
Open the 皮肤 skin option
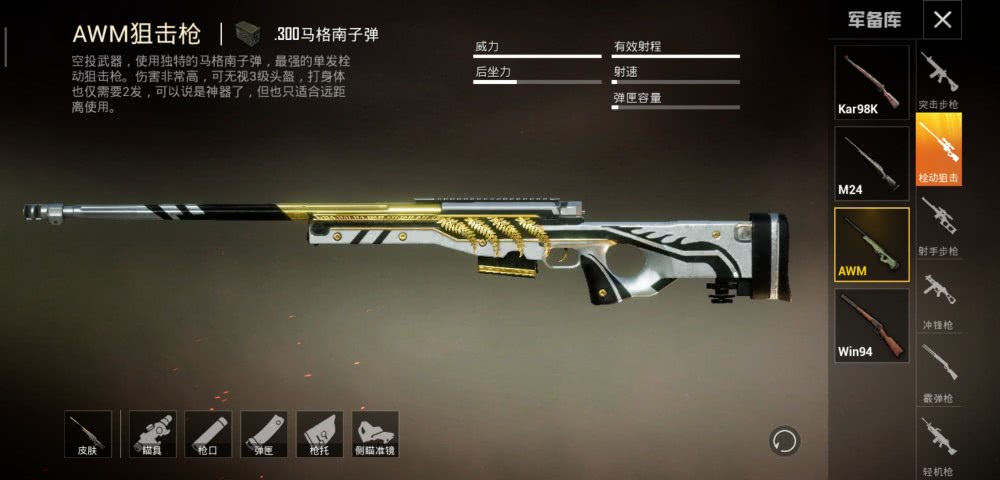[88, 435]
